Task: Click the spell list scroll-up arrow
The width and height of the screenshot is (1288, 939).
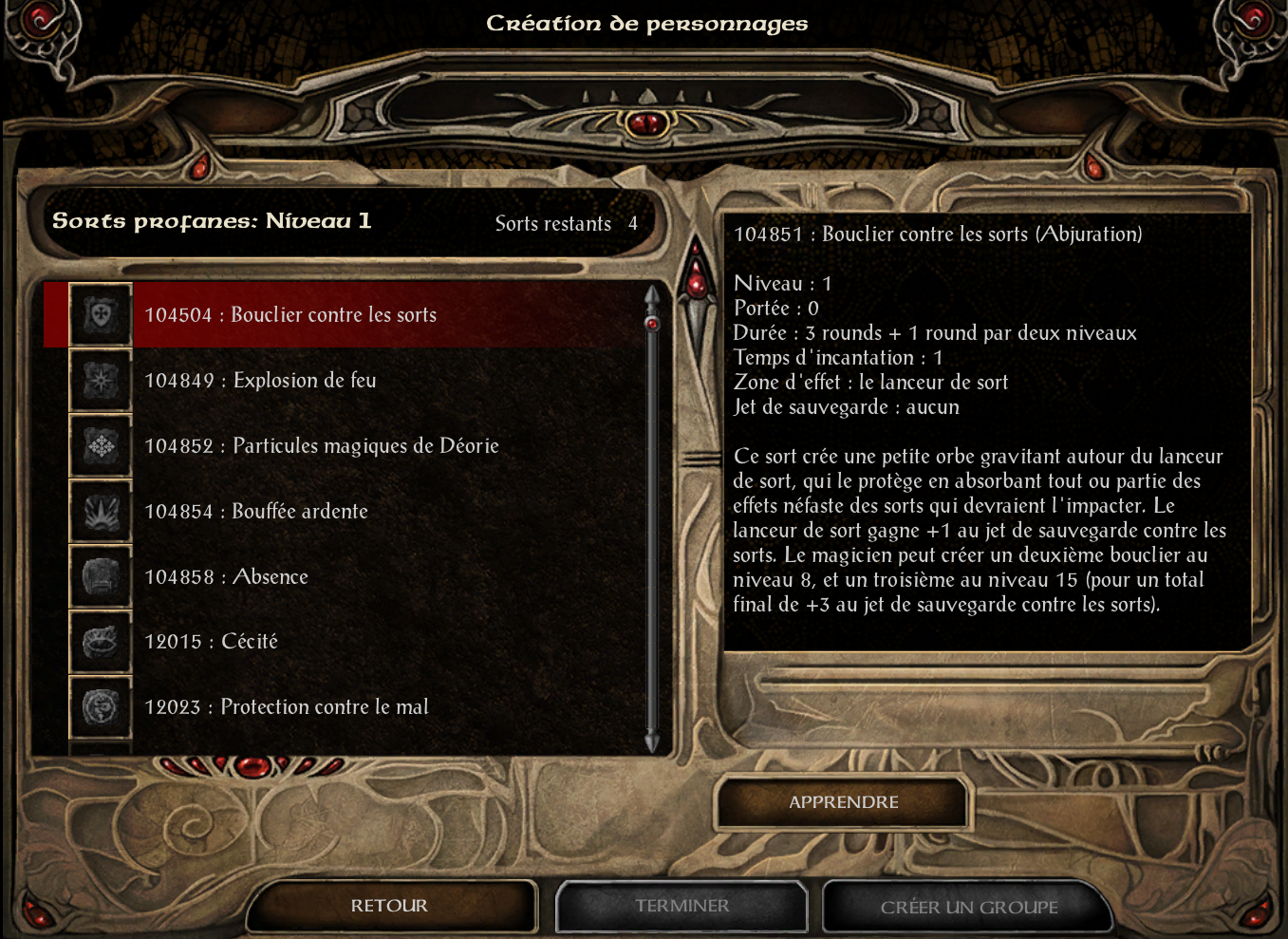Action: pos(652,295)
